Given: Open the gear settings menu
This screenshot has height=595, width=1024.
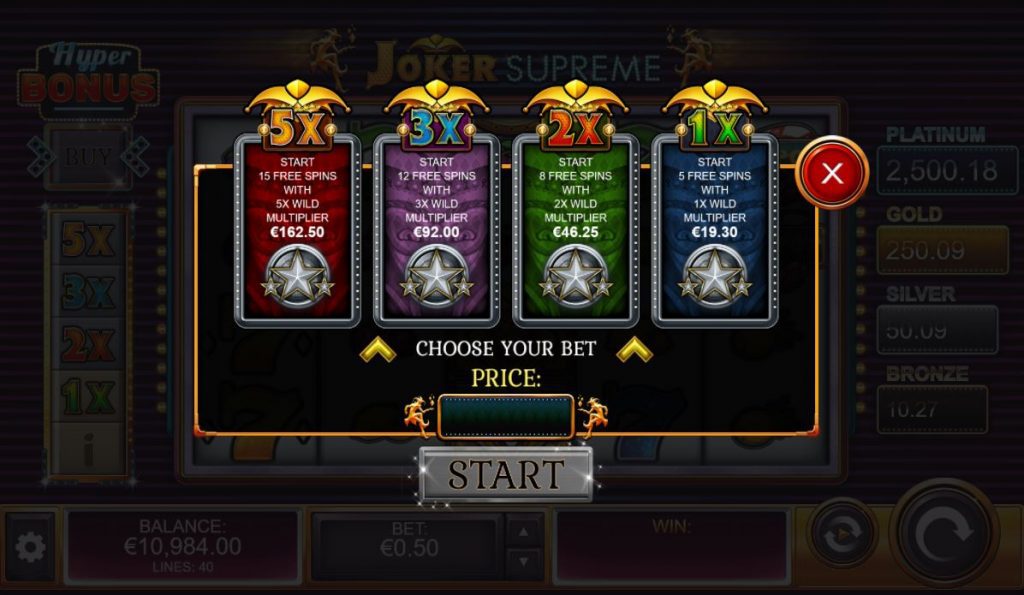Looking at the screenshot, I should pos(30,547).
